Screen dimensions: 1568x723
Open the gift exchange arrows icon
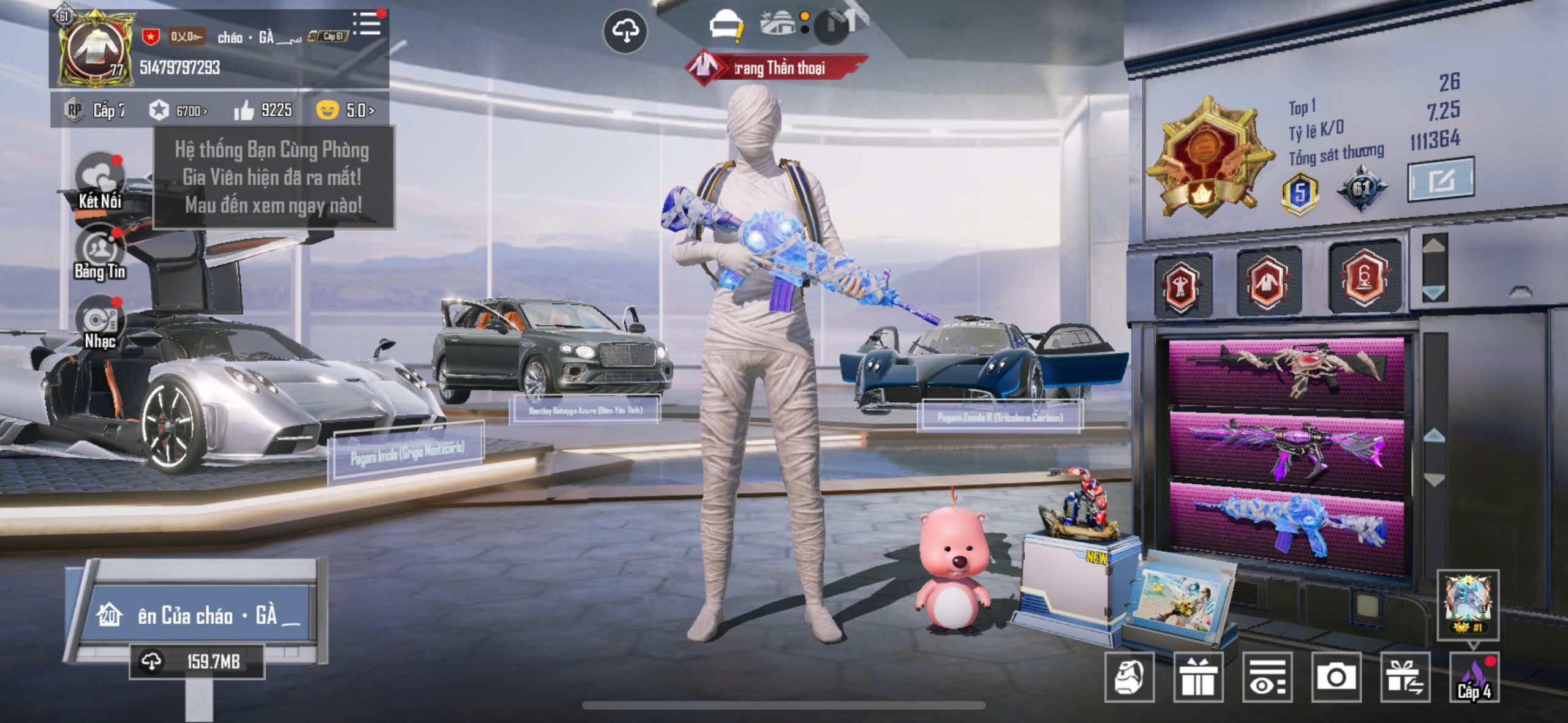pyautogui.click(x=1405, y=677)
